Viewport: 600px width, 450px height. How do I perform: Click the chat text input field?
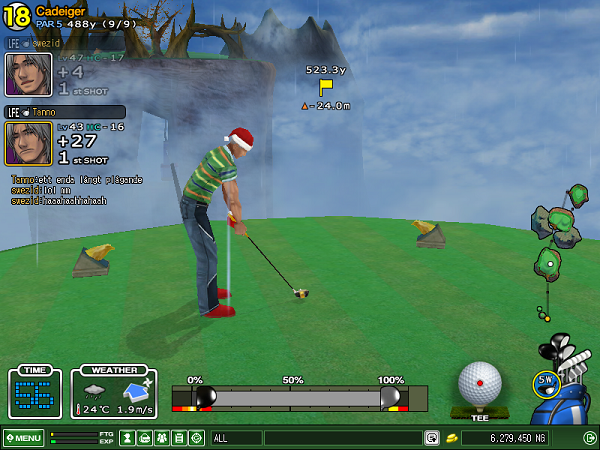point(342,438)
